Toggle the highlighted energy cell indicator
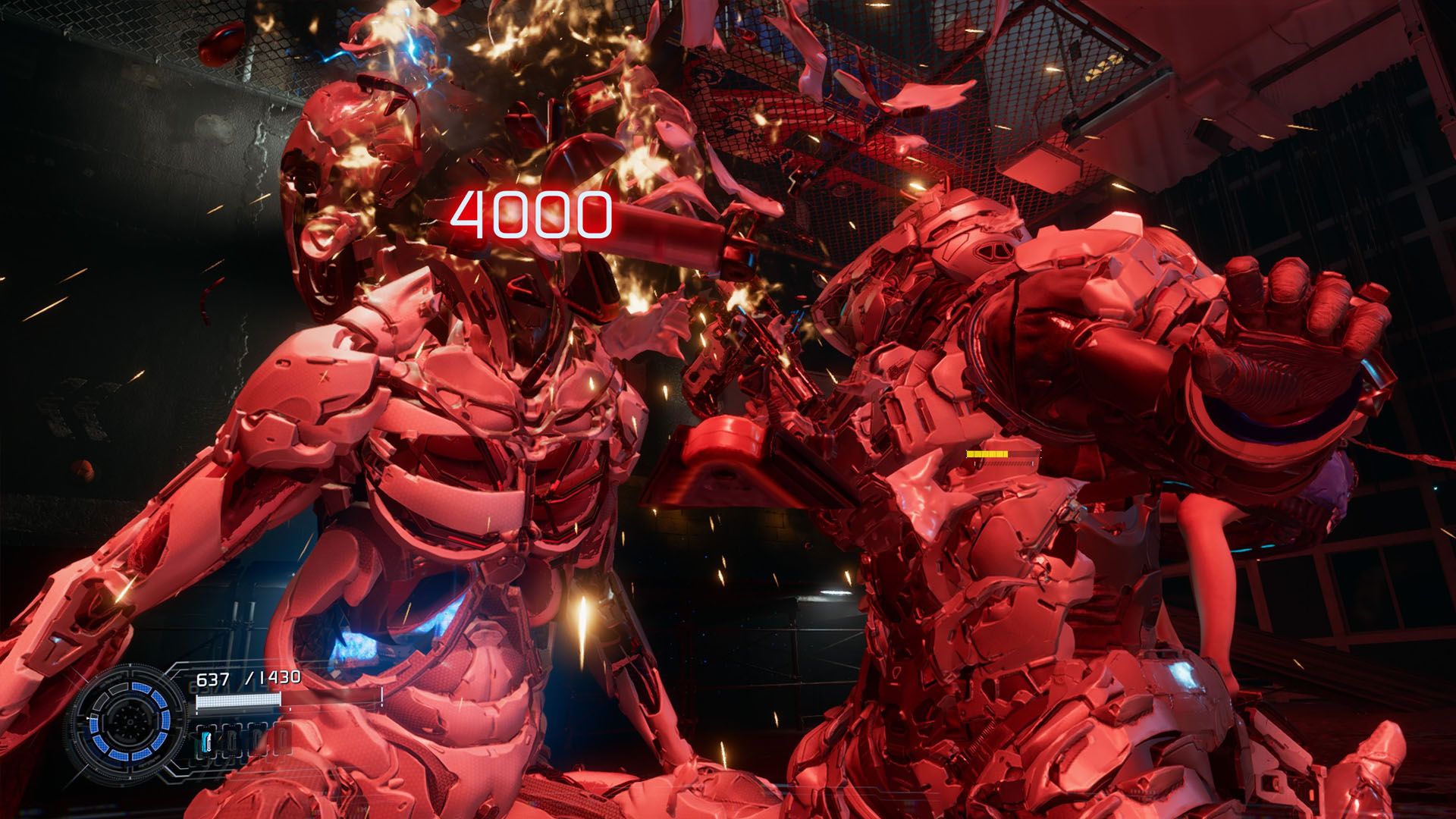1456x819 pixels. pos(206,740)
